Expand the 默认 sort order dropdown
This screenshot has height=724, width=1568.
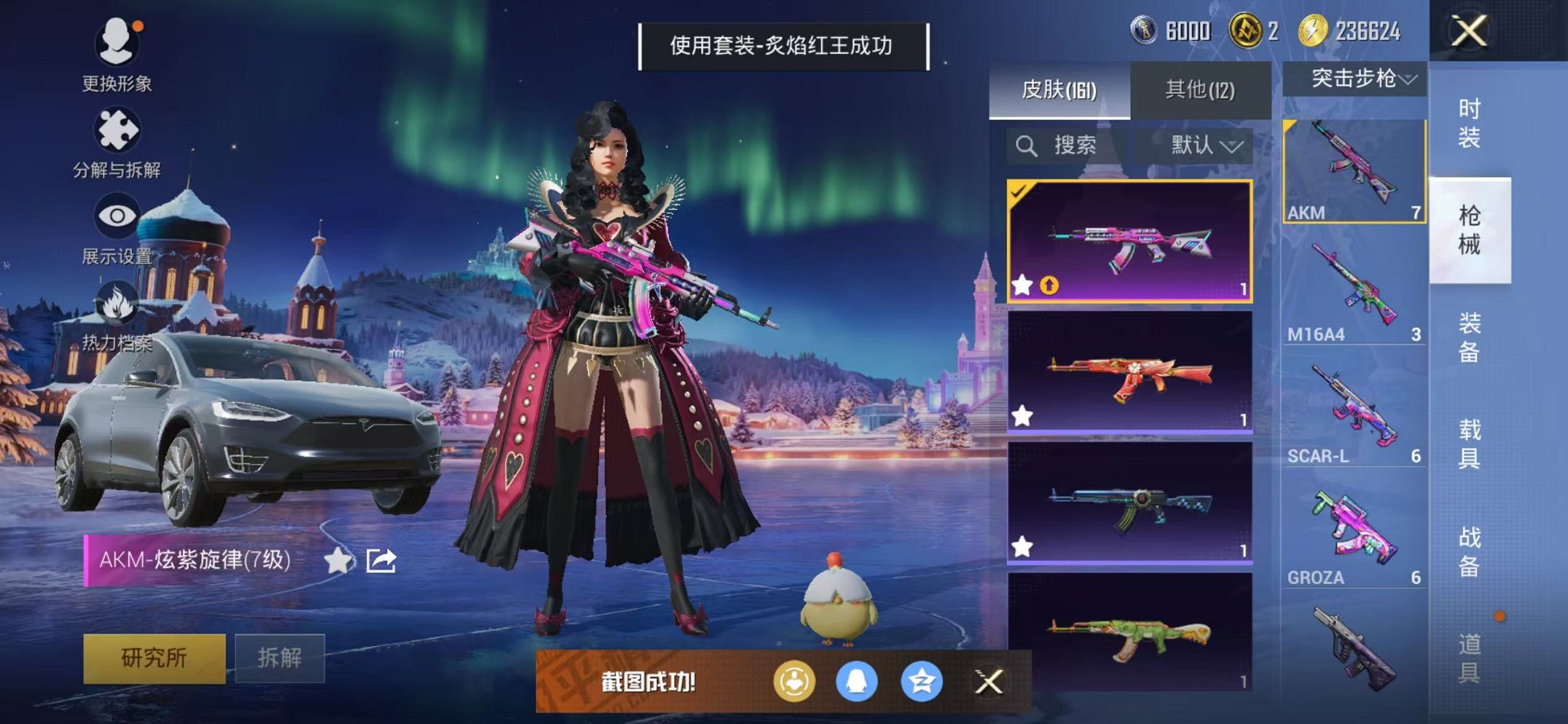pos(1202,145)
